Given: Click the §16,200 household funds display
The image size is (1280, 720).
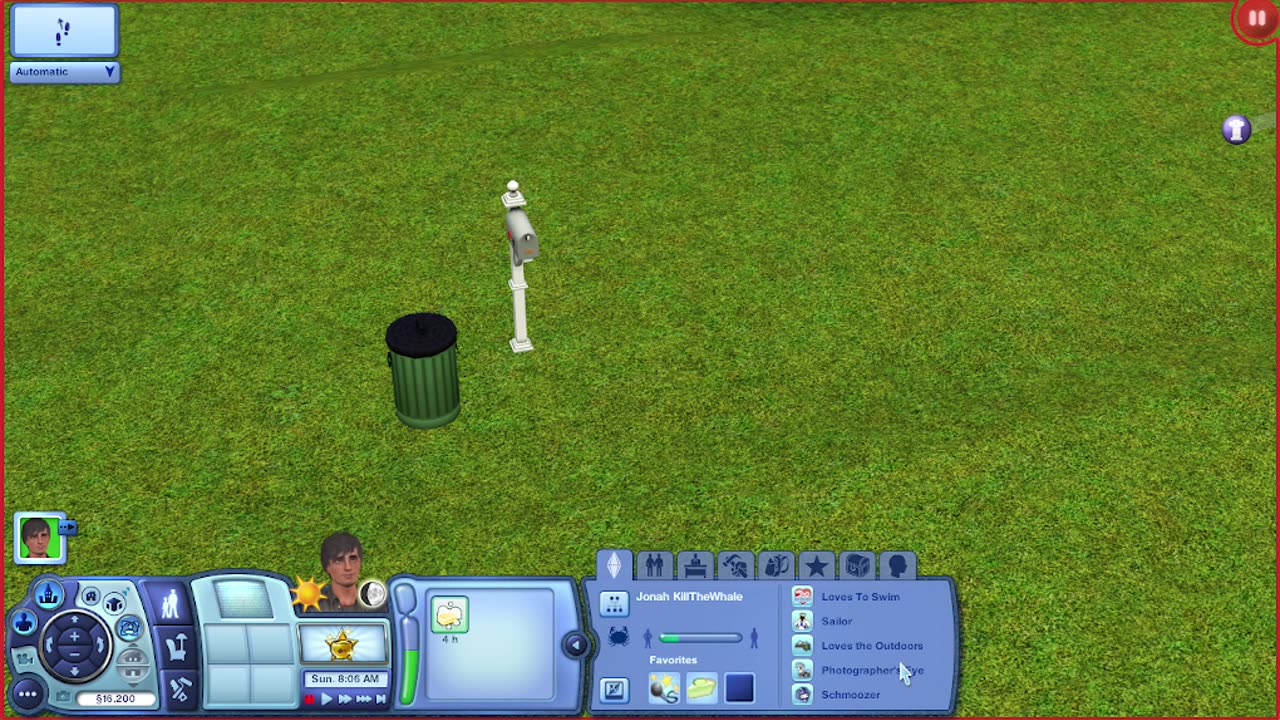Looking at the screenshot, I should [x=114, y=698].
